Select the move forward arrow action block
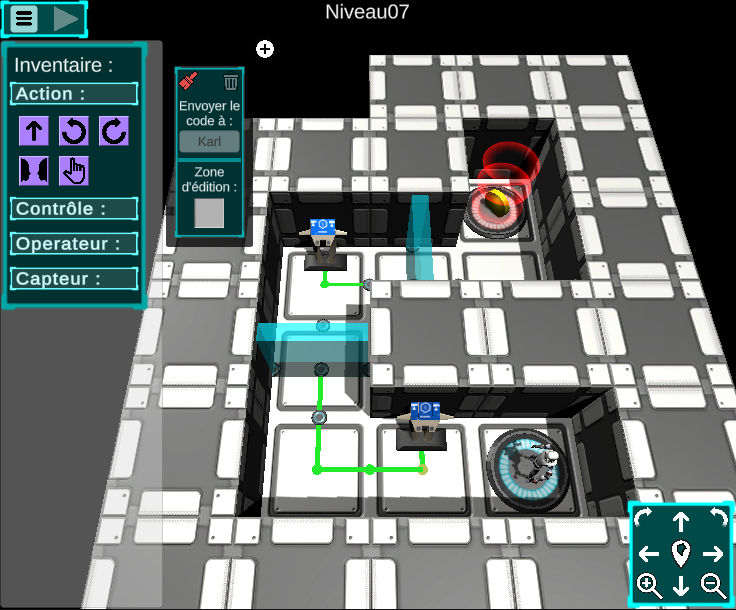736x610 pixels. pyautogui.click(x=34, y=131)
